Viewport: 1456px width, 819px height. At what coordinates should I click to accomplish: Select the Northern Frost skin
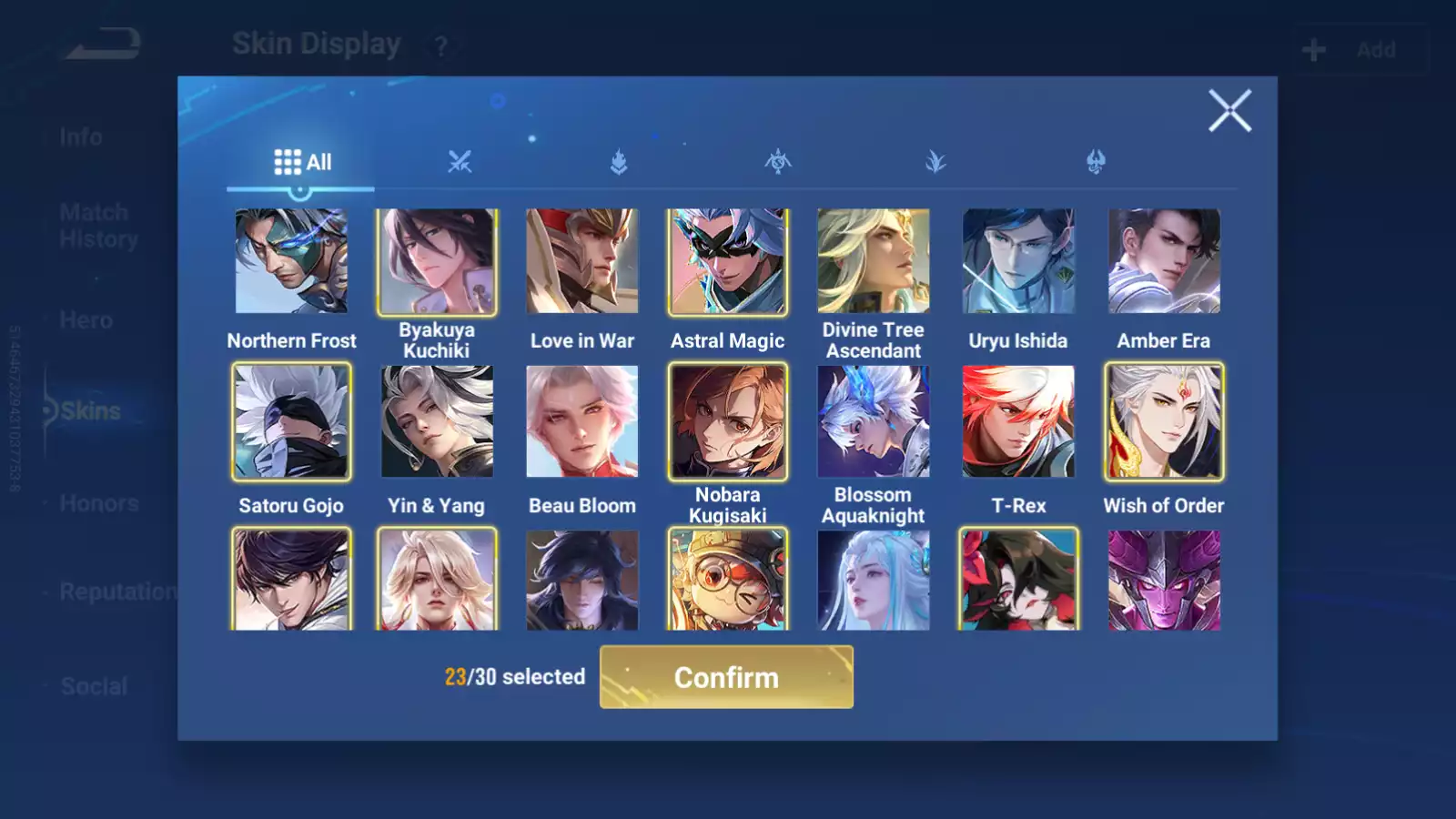click(291, 262)
